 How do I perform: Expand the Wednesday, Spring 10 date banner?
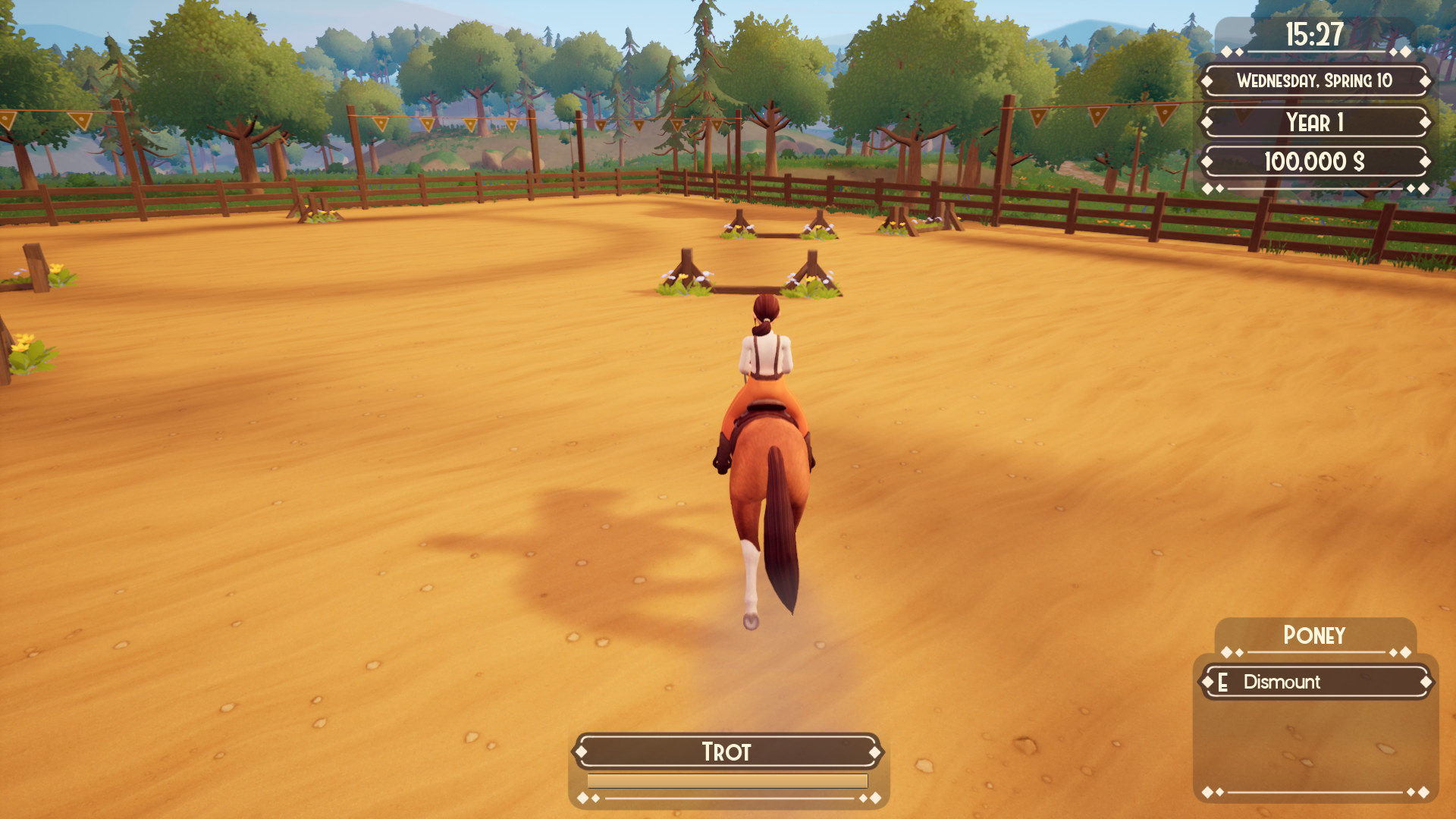(1316, 83)
